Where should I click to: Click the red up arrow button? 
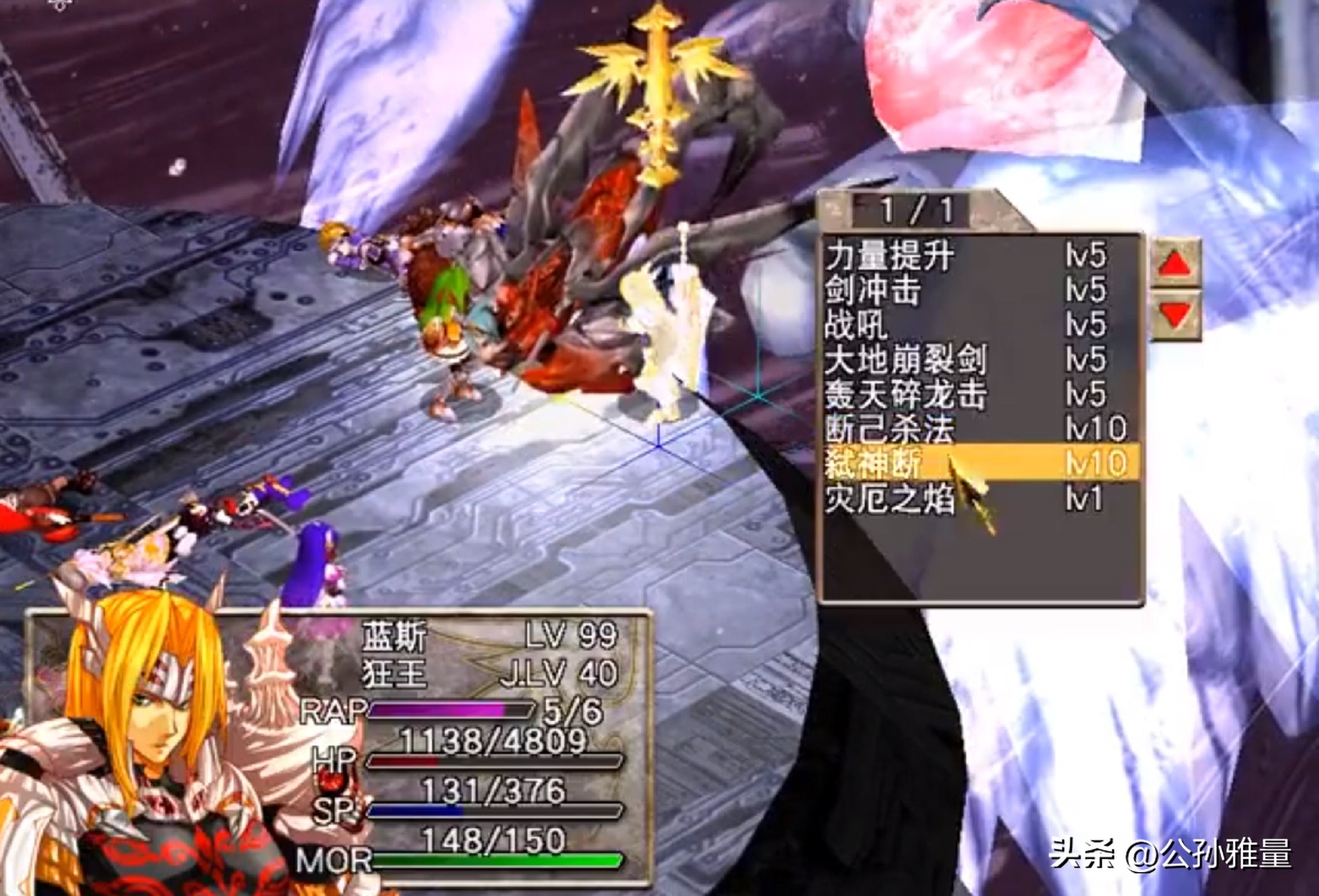[x=1175, y=264]
